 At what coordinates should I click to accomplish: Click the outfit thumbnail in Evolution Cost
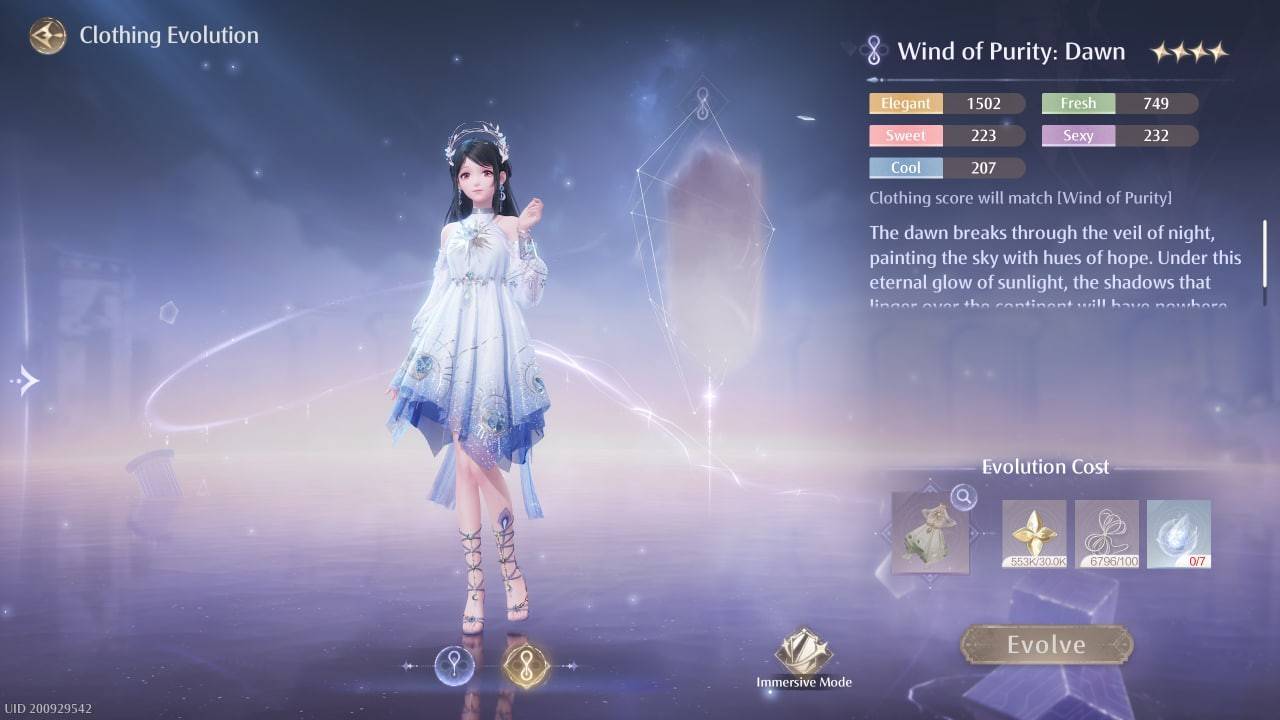click(930, 535)
